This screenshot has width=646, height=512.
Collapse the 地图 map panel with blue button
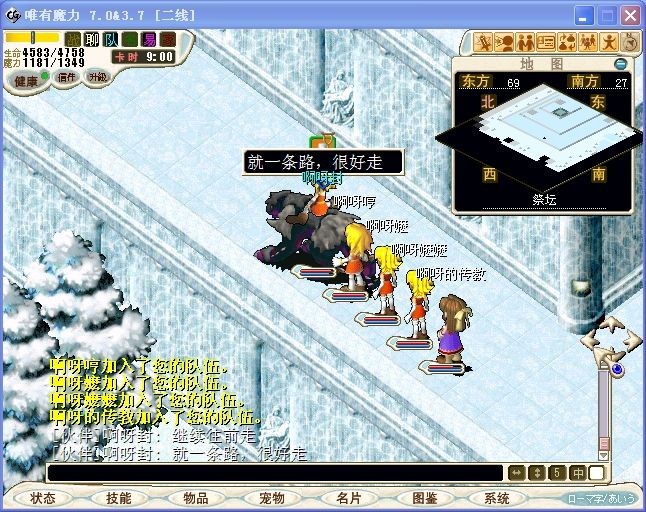coord(621,63)
